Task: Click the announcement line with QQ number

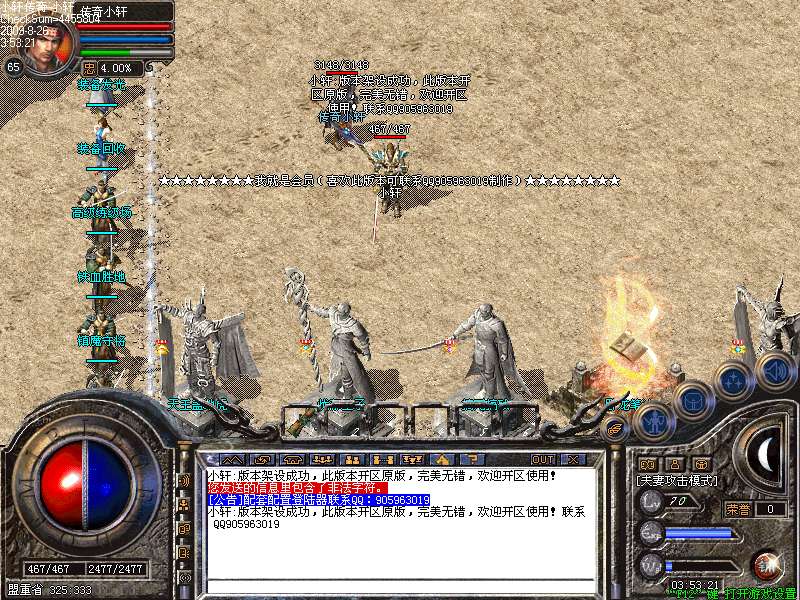Action: coord(318,500)
